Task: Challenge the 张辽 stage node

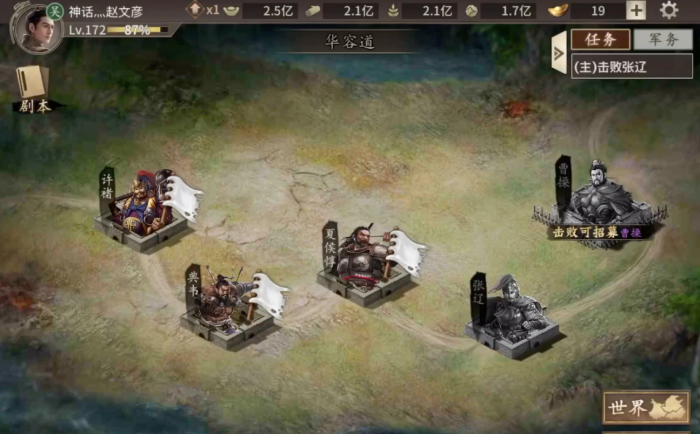Action: [x=511, y=317]
